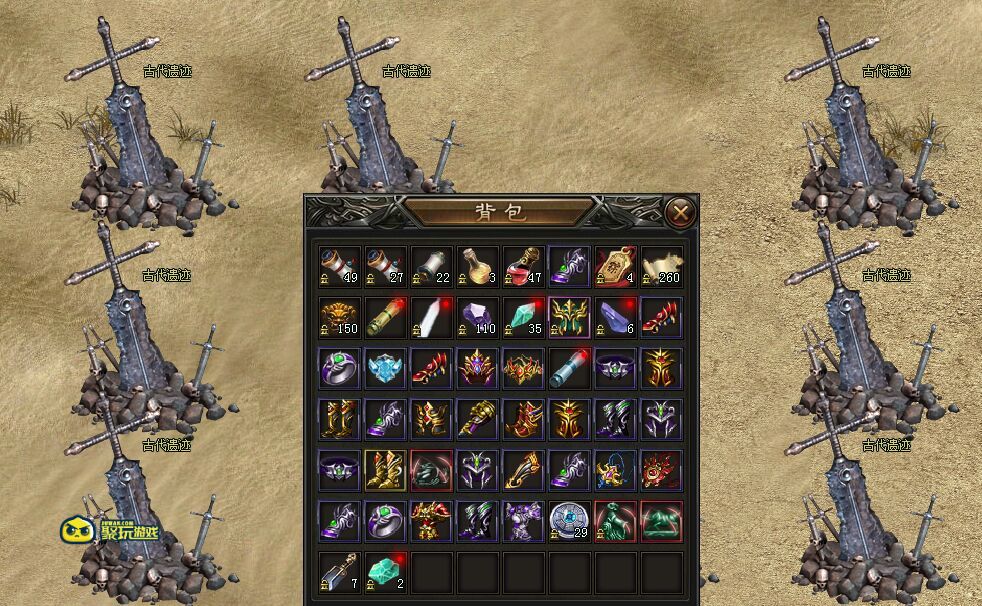Select the turquoise gem stack of 2
The width and height of the screenshot is (982, 606).
(x=386, y=572)
